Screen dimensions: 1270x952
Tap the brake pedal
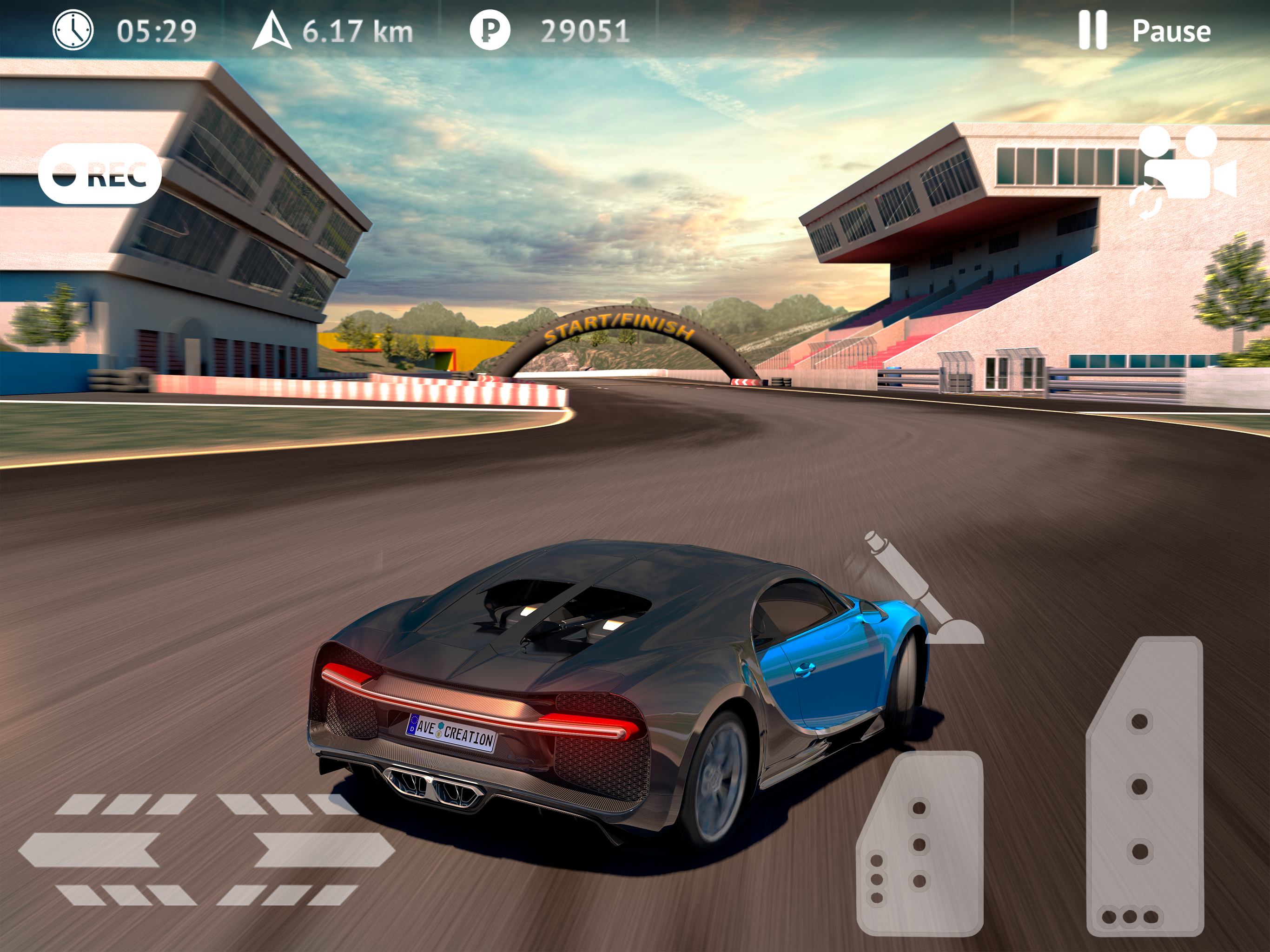point(919,844)
